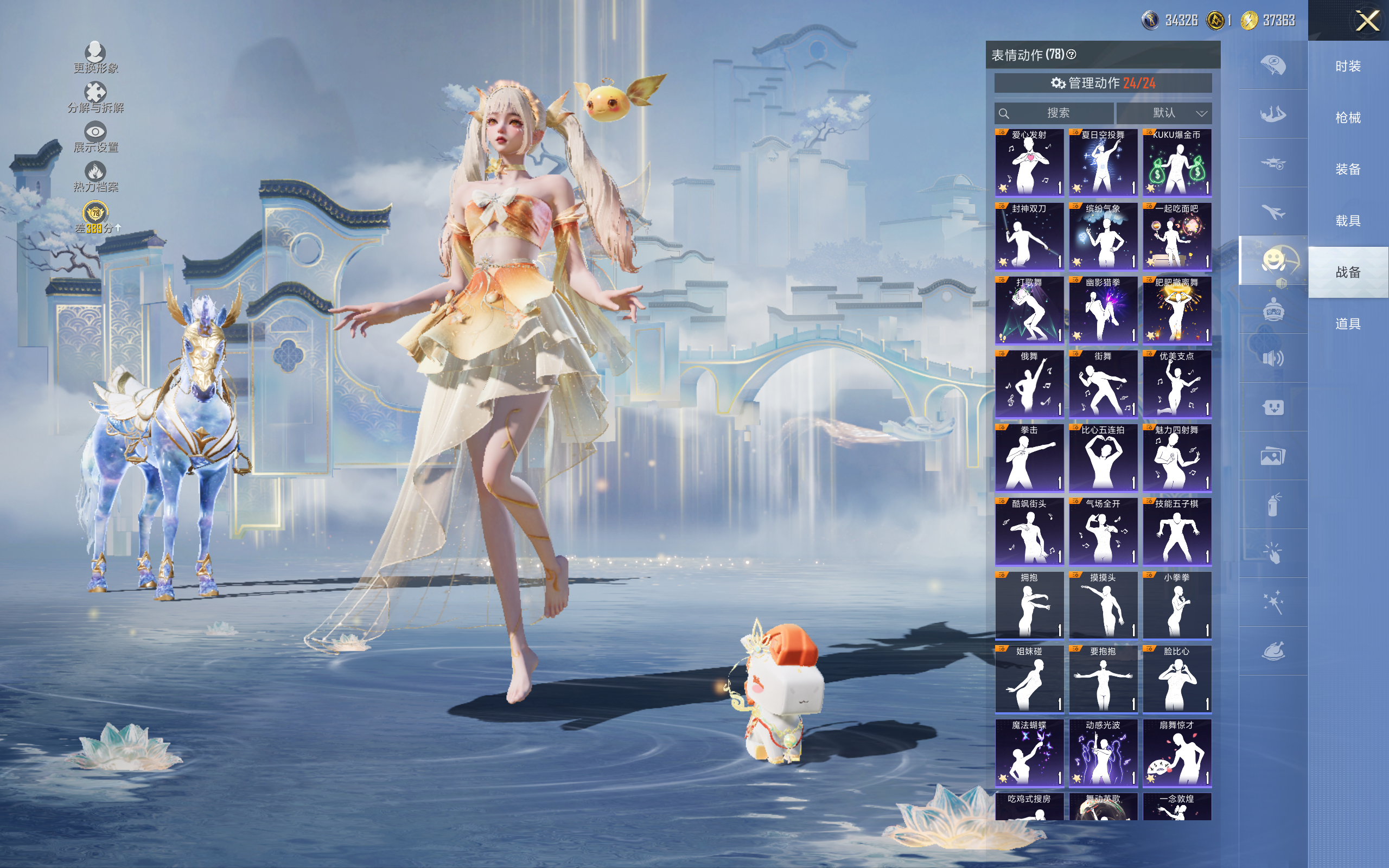
Task: Choose the 魔法蝴蝶 emote
Action: tap(1029, 752)
